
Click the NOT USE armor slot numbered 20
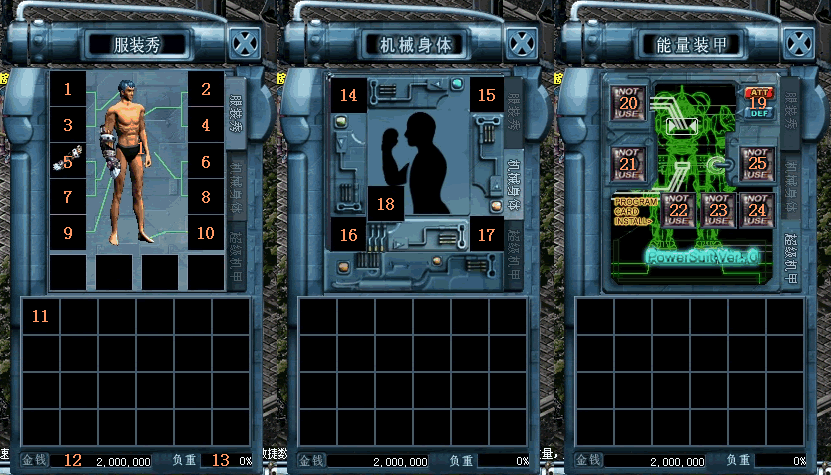click(628, 103)
